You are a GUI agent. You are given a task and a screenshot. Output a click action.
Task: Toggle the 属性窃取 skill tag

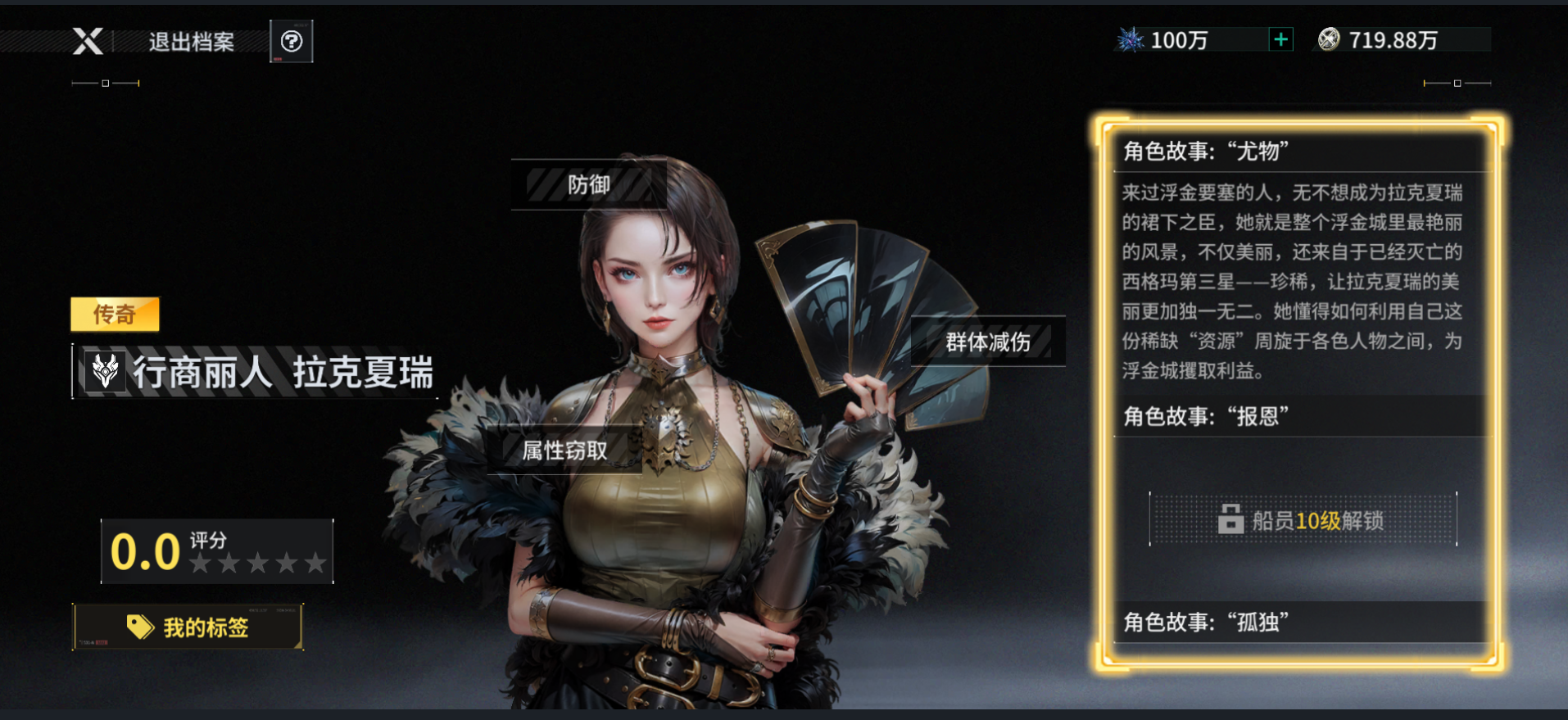point(563,450)
